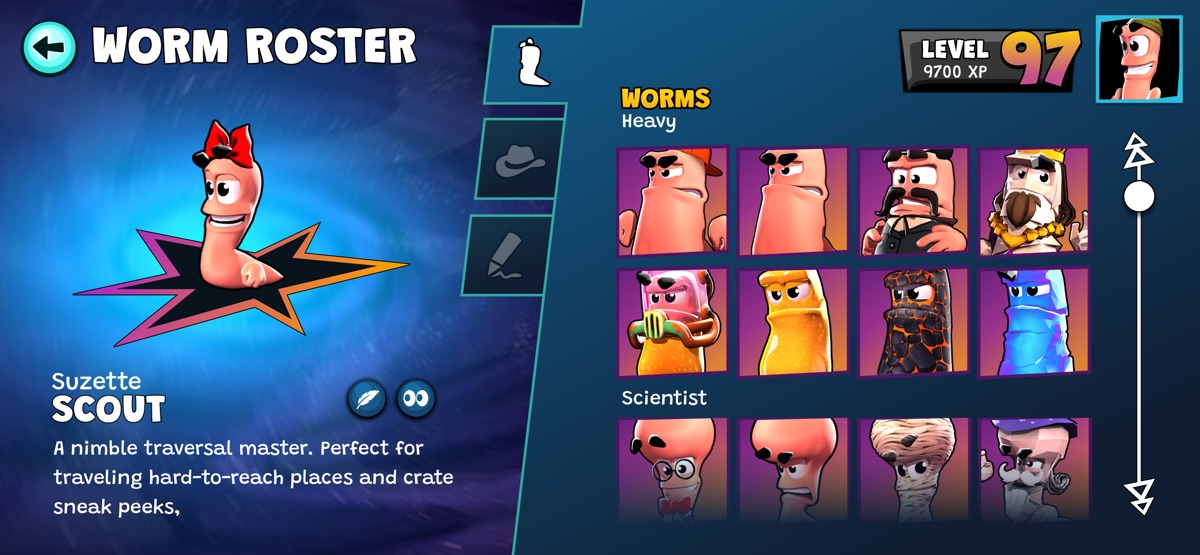Go back using the arrow button

[49, 46]
